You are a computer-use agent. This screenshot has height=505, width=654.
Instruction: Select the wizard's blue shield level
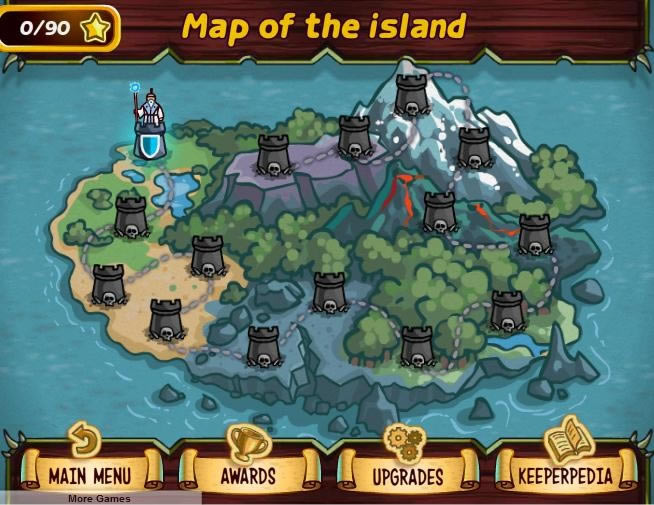[x=149, y=144]
